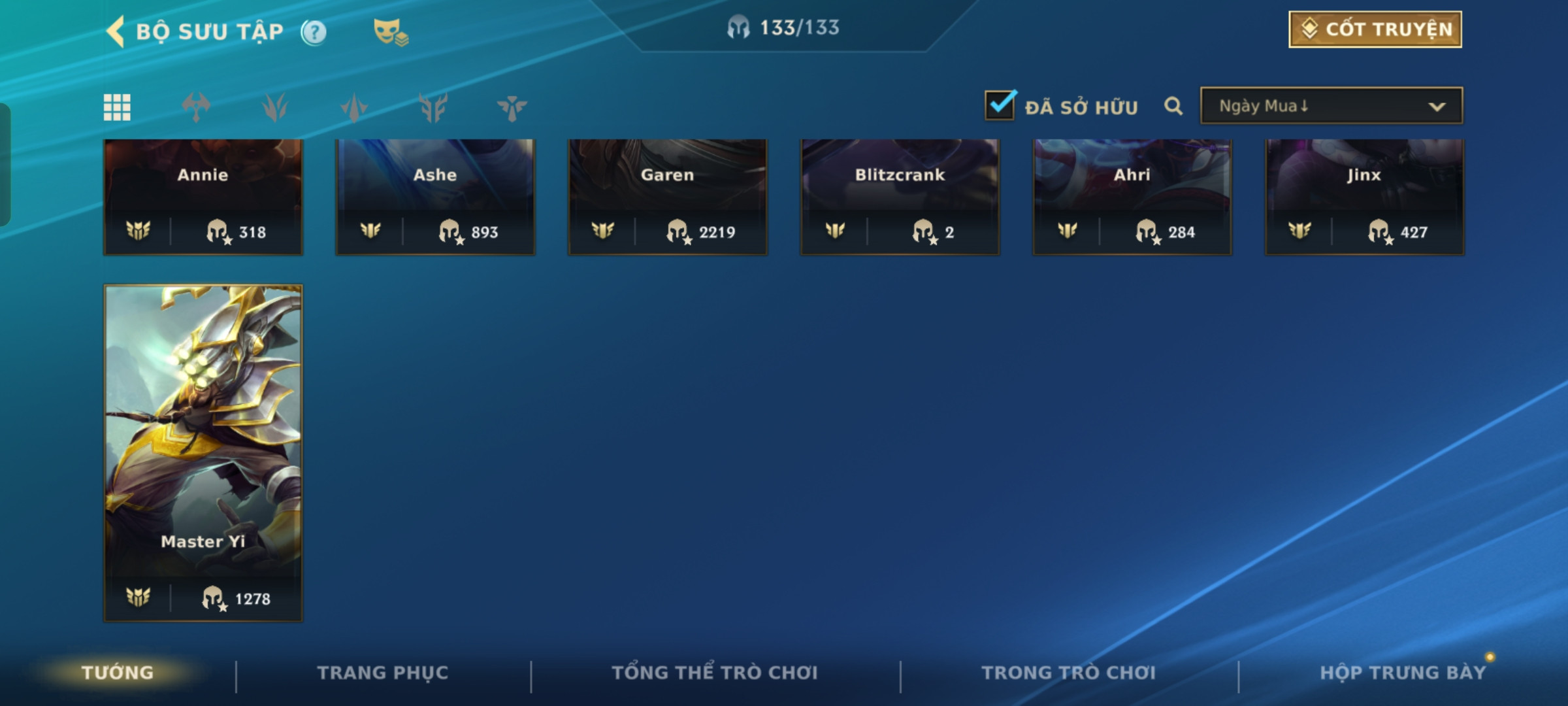1568x706 pixels.
Task: Open the Trong Trò Chơi tab
Action: (x=1069, y=673)
